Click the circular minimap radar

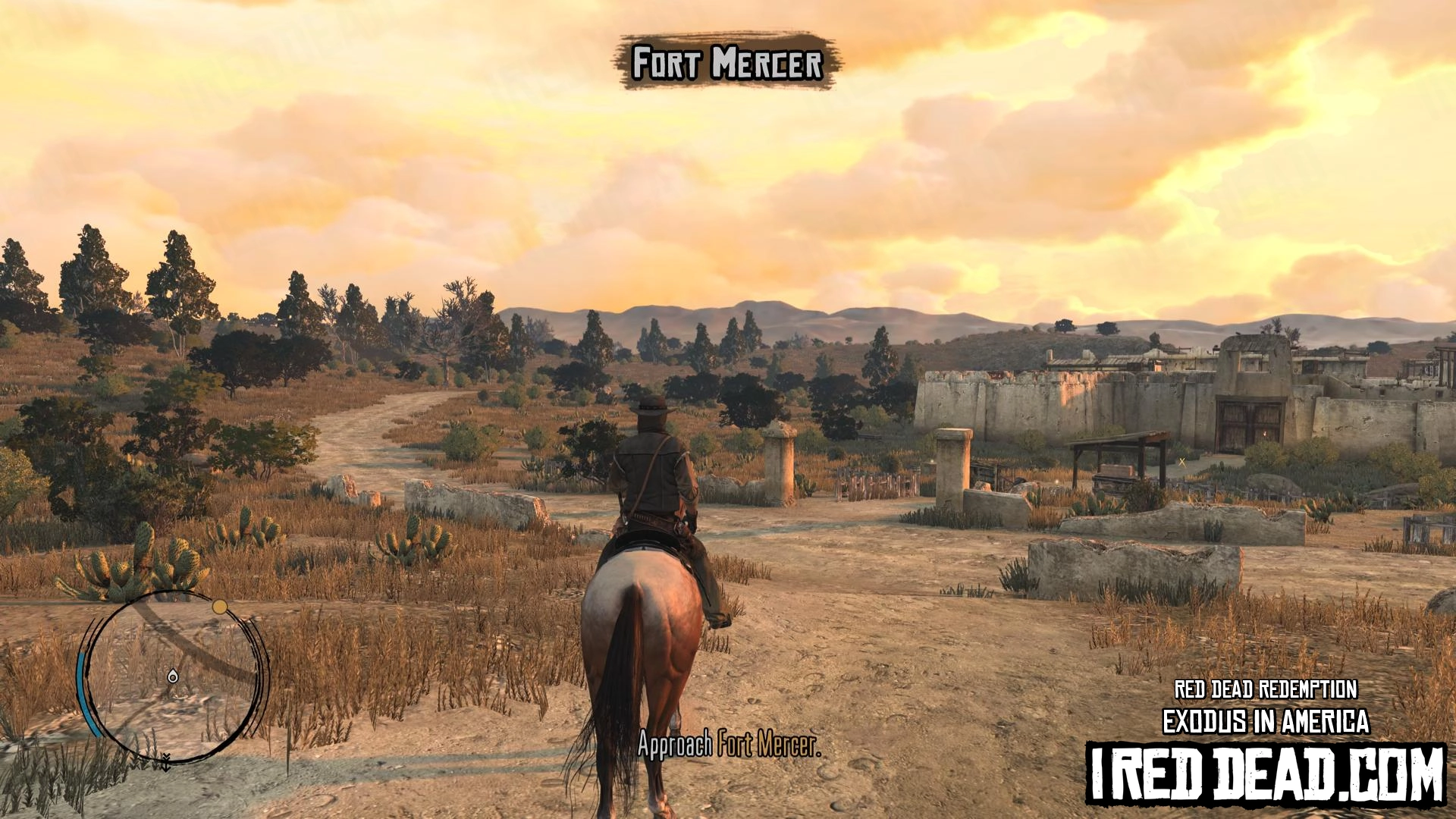pyautogui.click(x=174, y=677)
